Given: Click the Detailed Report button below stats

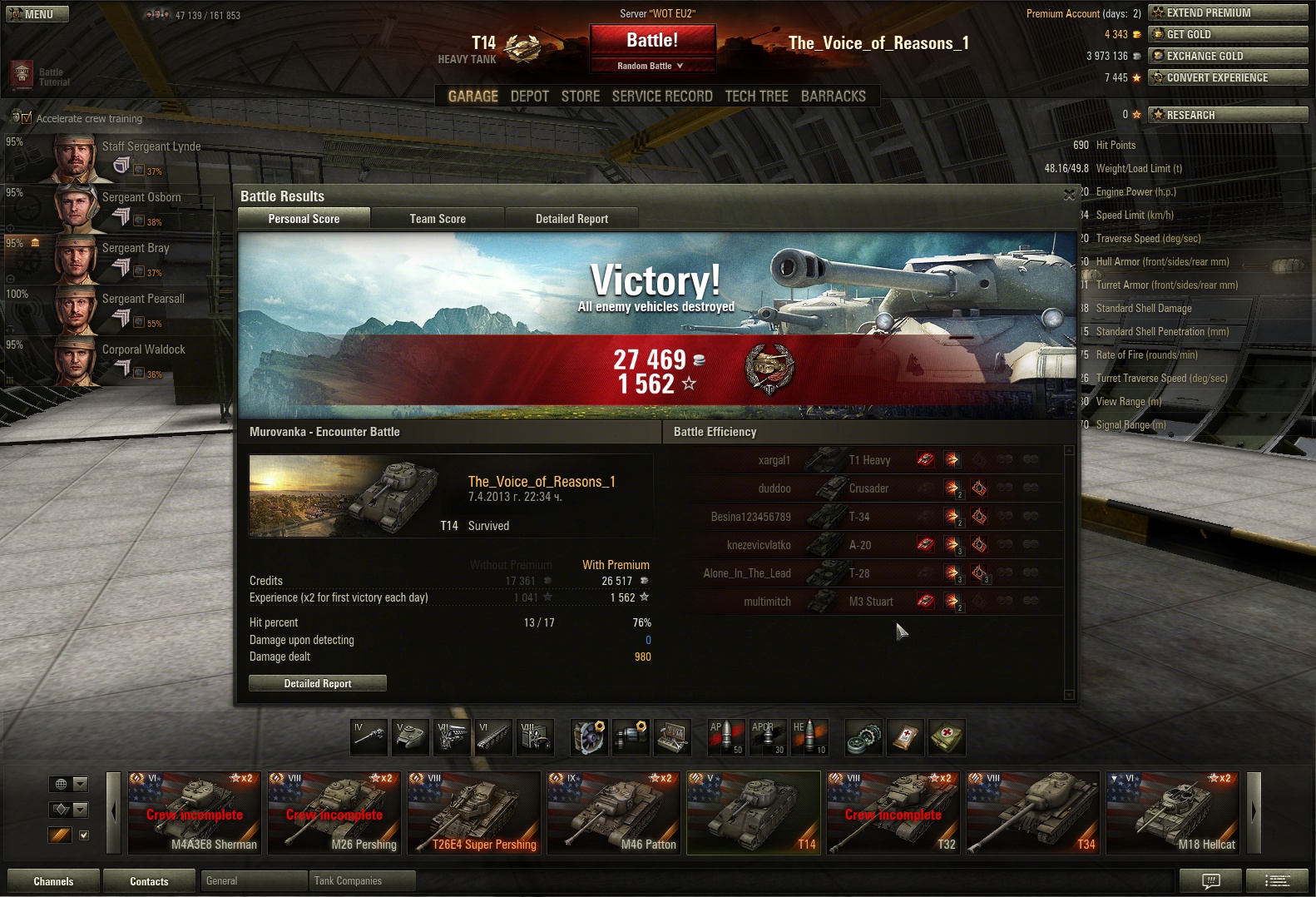Looking at the screenshot, I should tap(318, 683).
